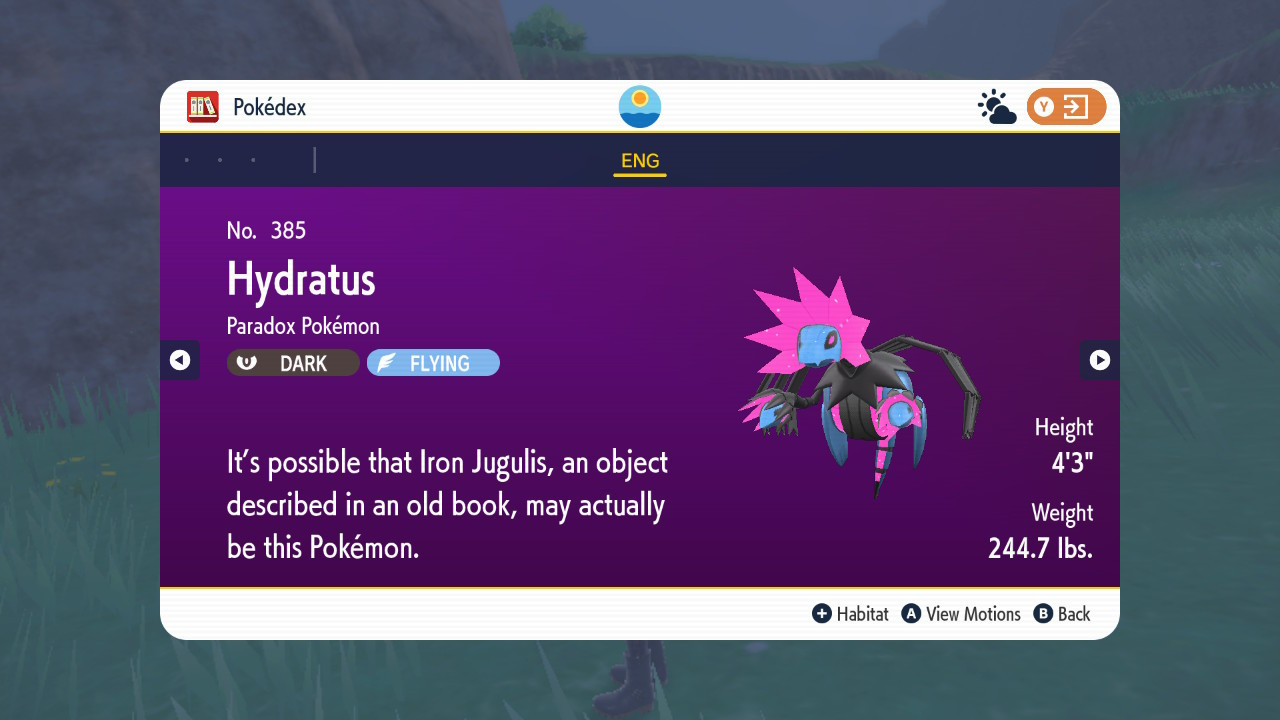Click the circled A View Motions icon
The width and height of the screenshot is (1280, 720).
click(x=910, y=614)
